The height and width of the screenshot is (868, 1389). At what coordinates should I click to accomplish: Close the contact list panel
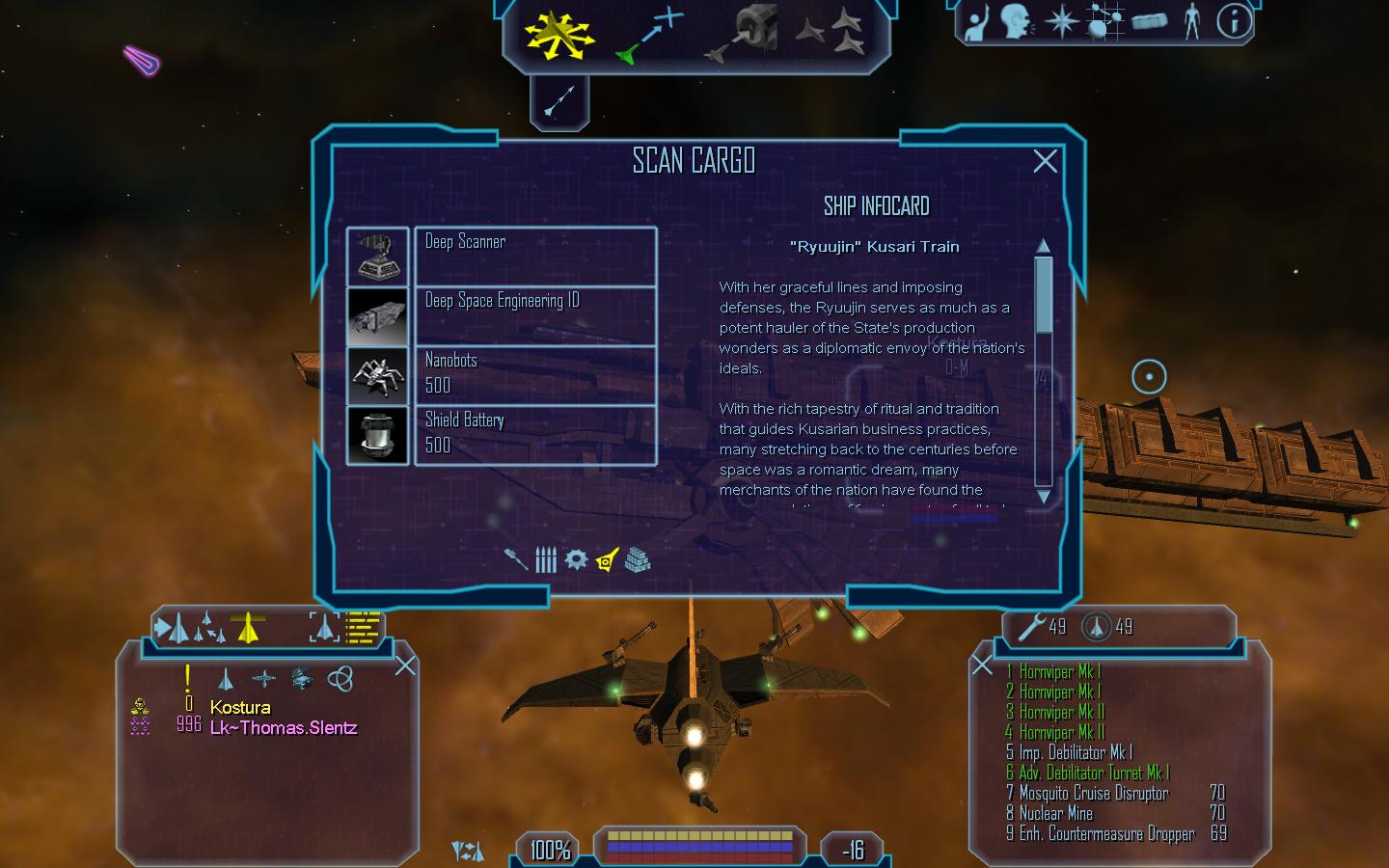coord(406,665)
